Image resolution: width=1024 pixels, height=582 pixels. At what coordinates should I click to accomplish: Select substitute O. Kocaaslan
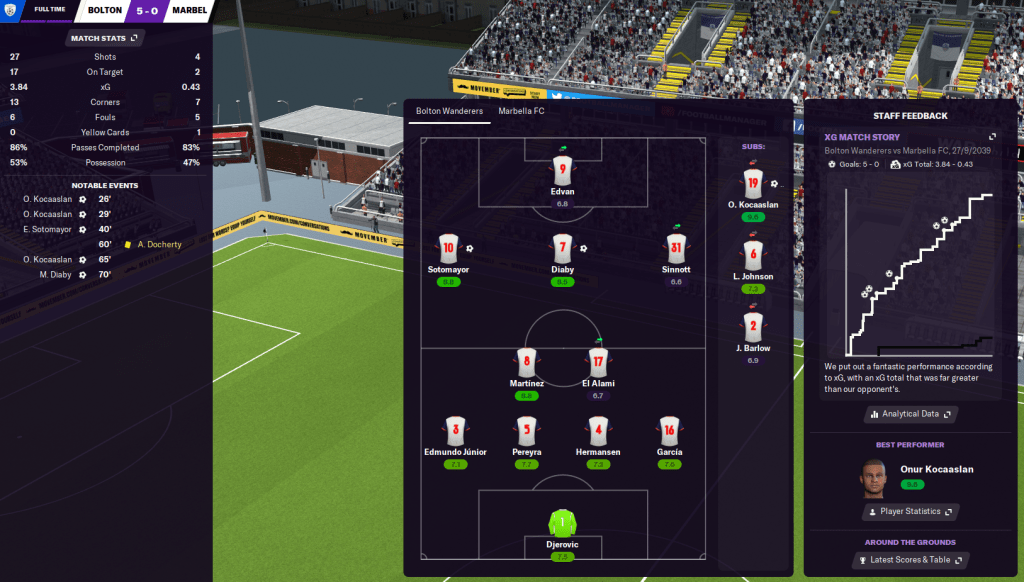[x=753, y=184]
